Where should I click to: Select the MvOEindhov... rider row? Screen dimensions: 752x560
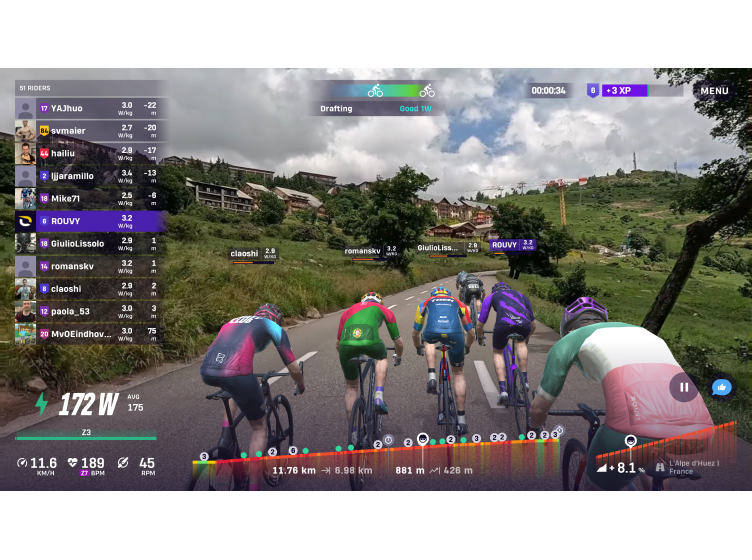[88, 333]
